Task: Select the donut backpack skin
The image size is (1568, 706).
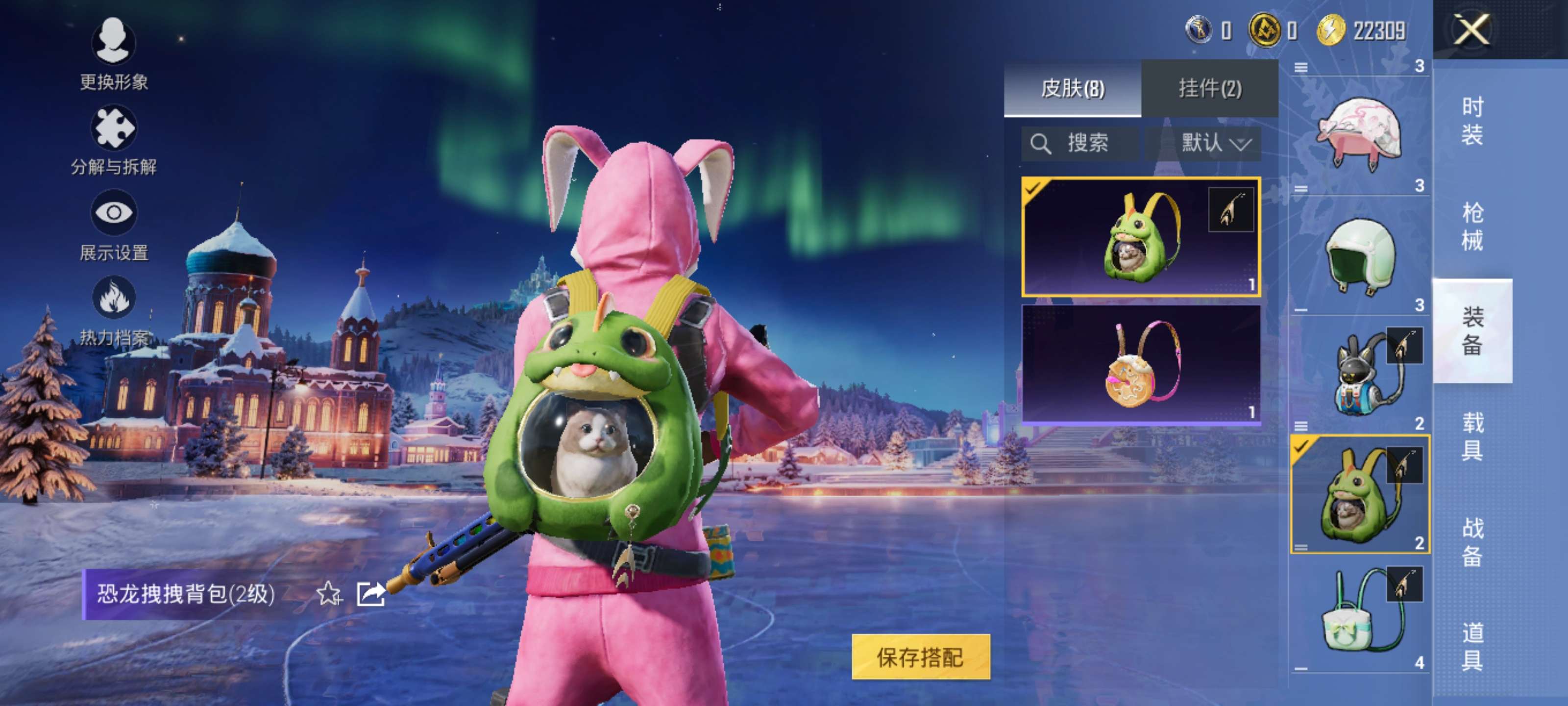Action: [1140, 364]
